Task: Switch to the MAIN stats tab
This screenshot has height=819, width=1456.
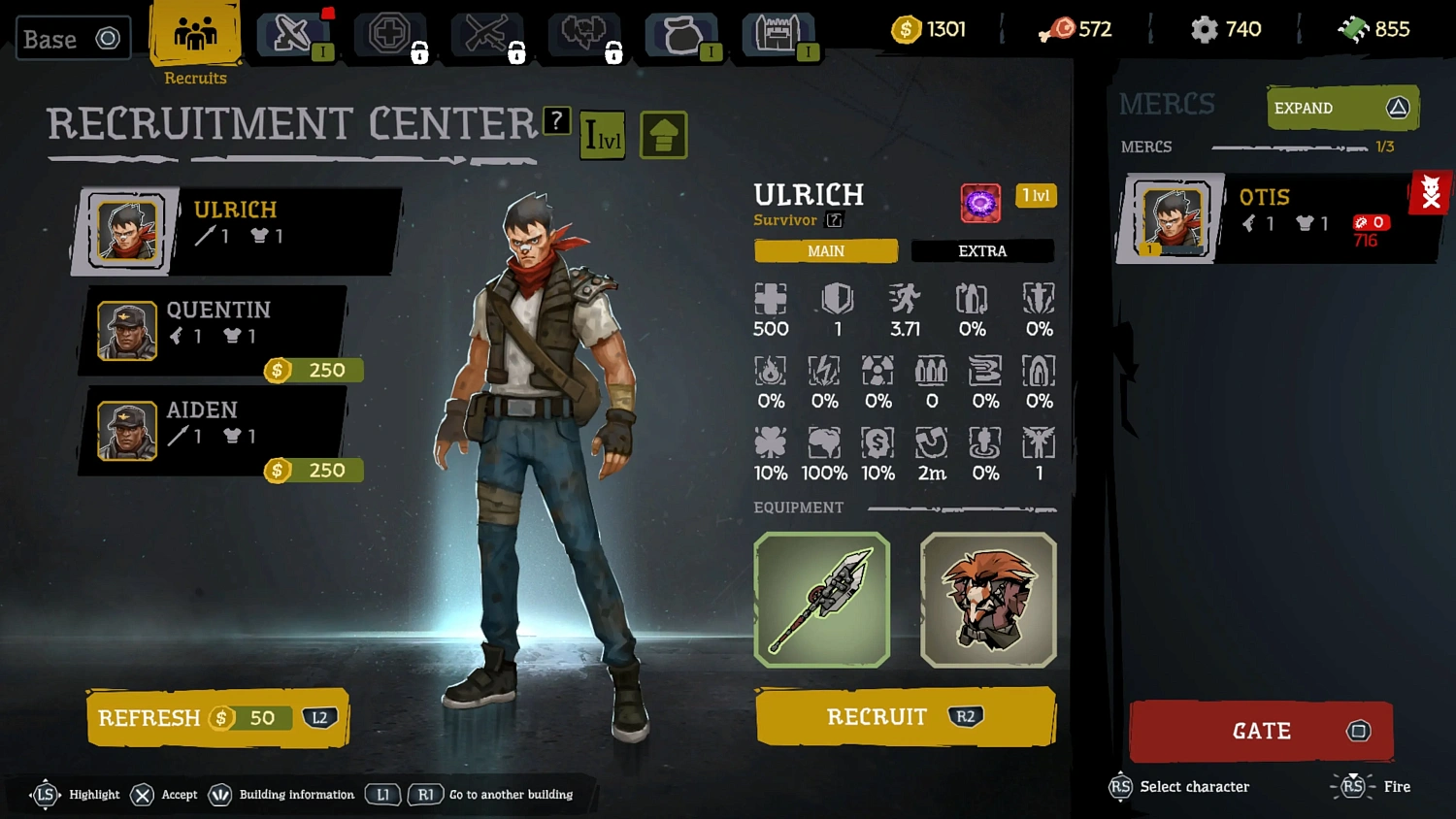Action: [826, 251]
